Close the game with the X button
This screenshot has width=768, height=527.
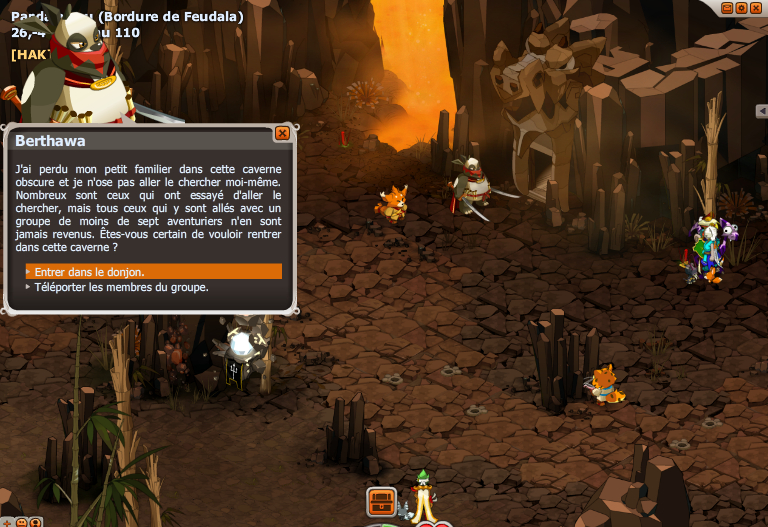pyautogui.click(x=755, y=7)
